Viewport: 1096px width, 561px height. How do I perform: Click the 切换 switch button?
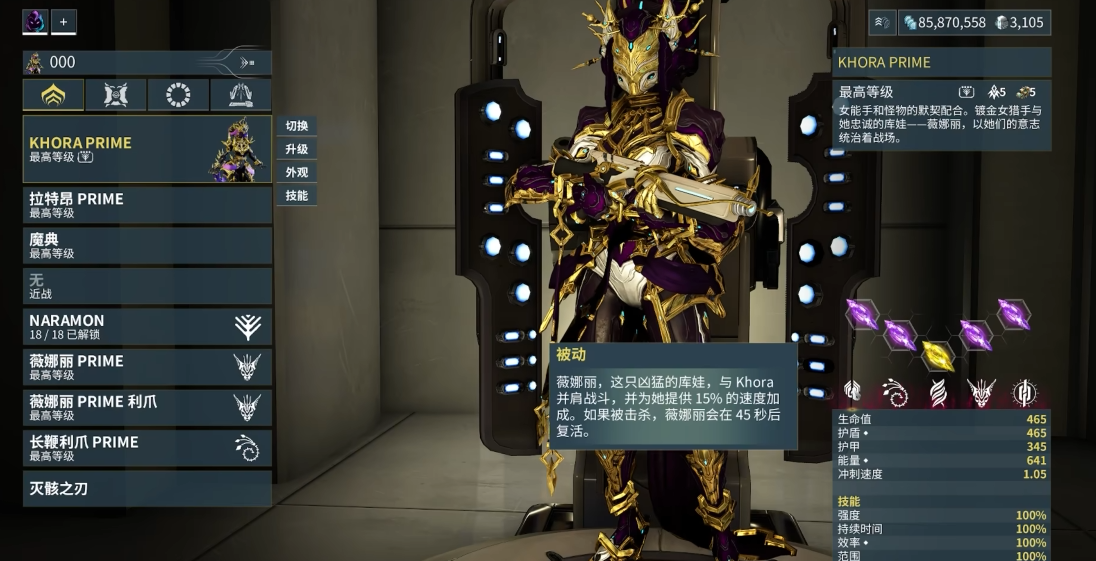click(297, 126)
